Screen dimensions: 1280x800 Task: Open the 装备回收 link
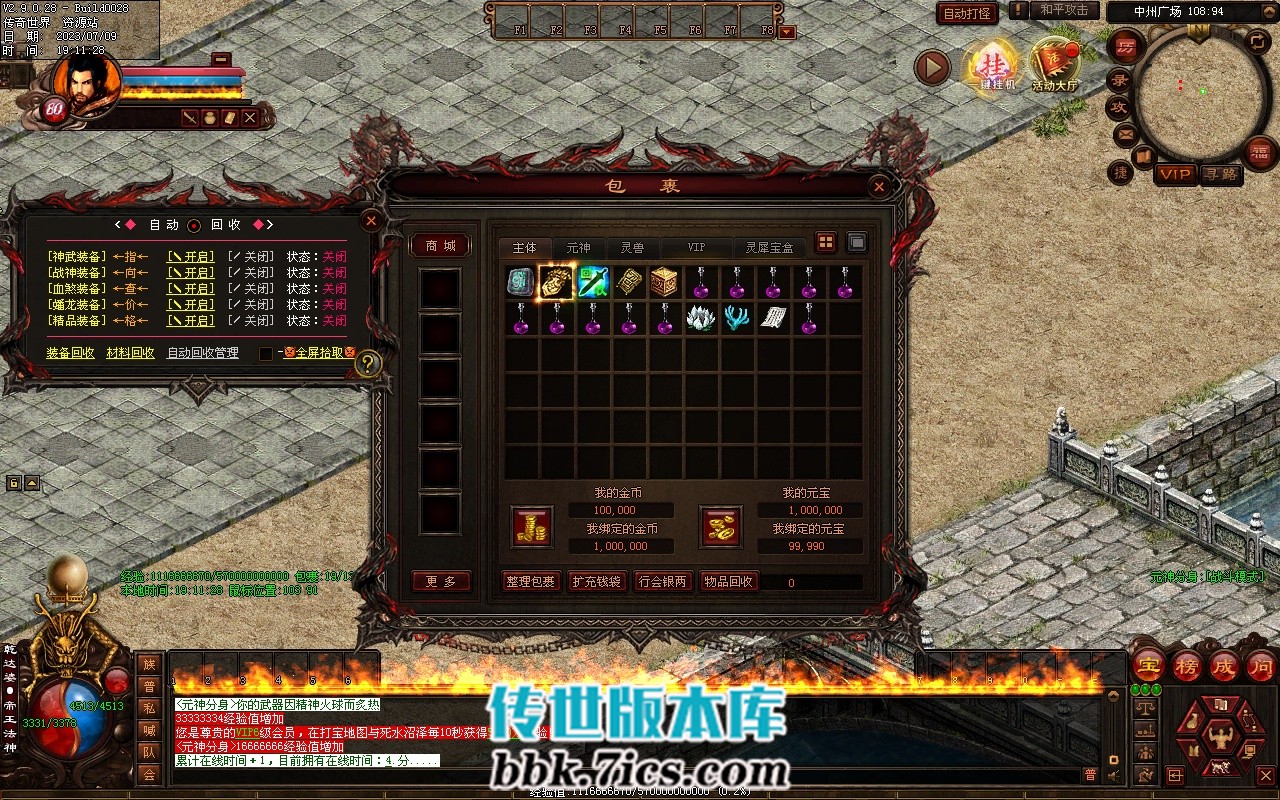[70, 353]
